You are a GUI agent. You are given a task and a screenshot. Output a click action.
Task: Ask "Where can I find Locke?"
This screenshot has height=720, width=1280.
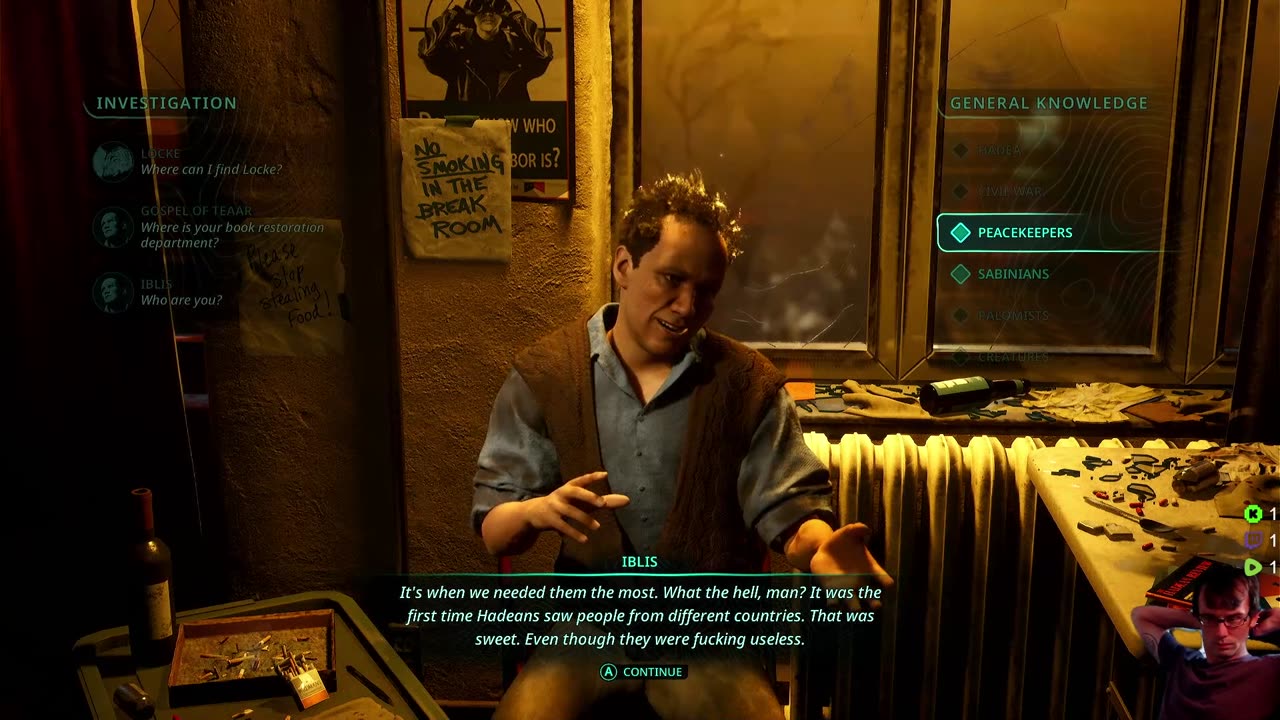tap(210, 169)
